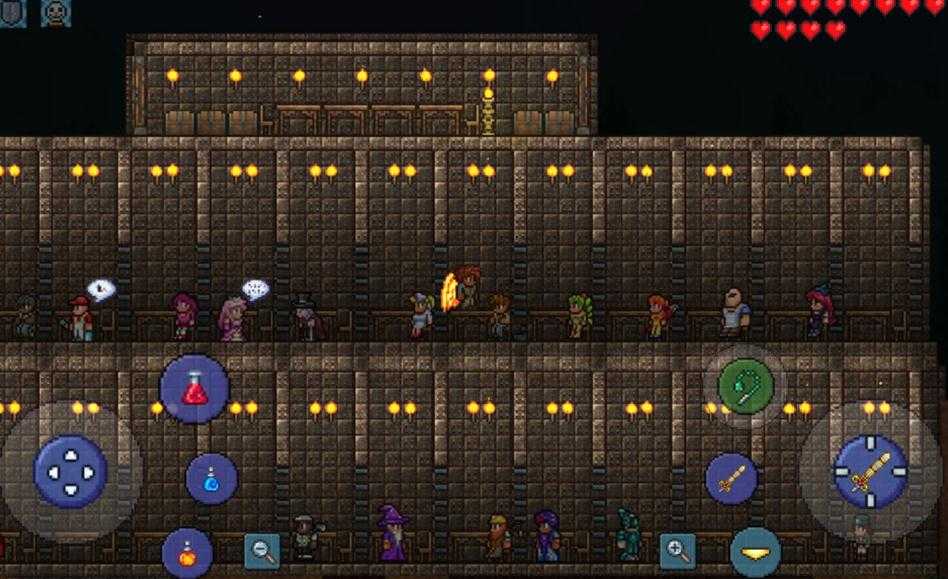Activate the orange buff potion button

(187, 552)
